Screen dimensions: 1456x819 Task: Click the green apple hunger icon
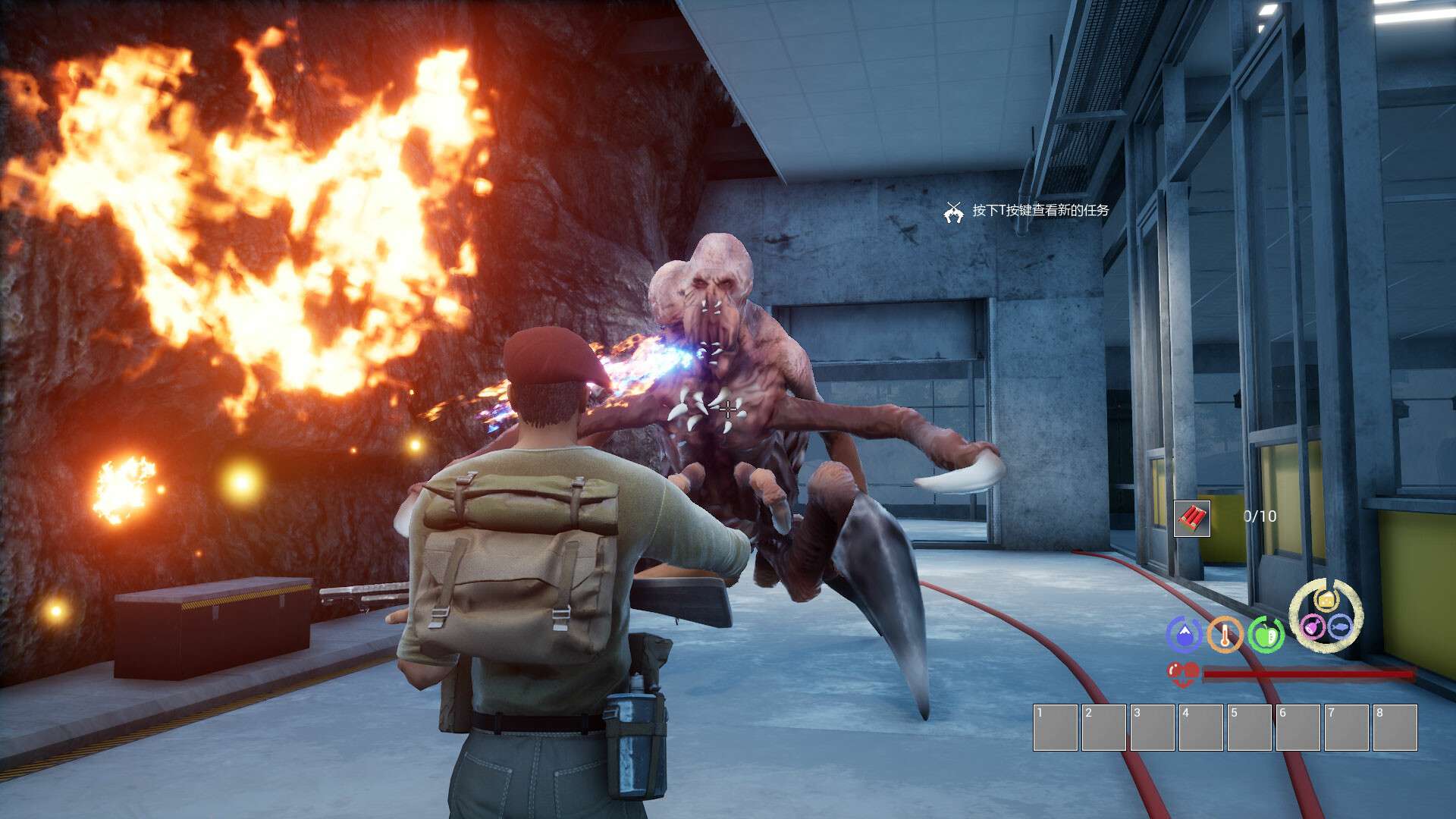click(x=1266, y=635)
